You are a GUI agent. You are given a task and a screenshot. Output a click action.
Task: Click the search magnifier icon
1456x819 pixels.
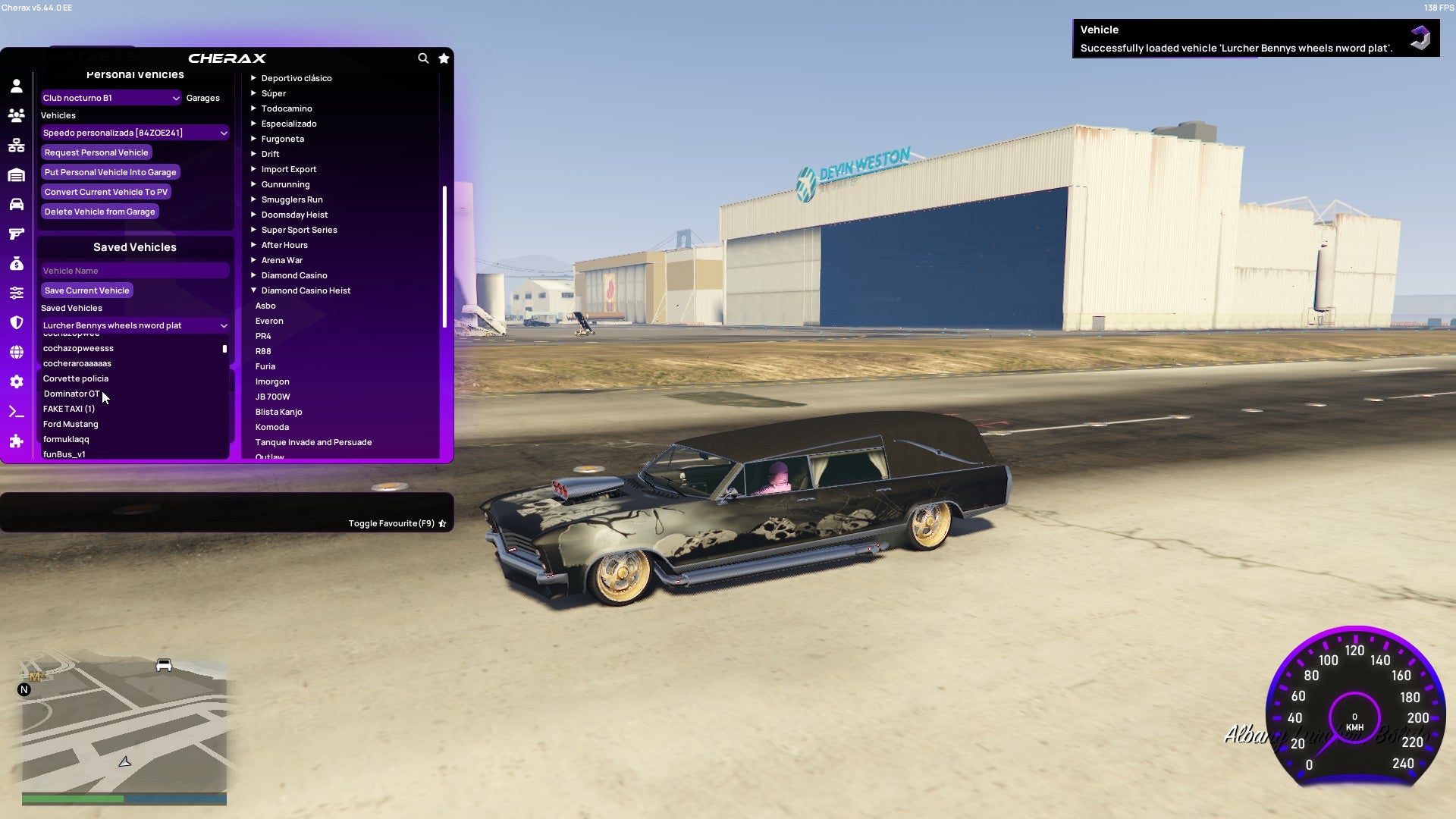coord(423,58)
